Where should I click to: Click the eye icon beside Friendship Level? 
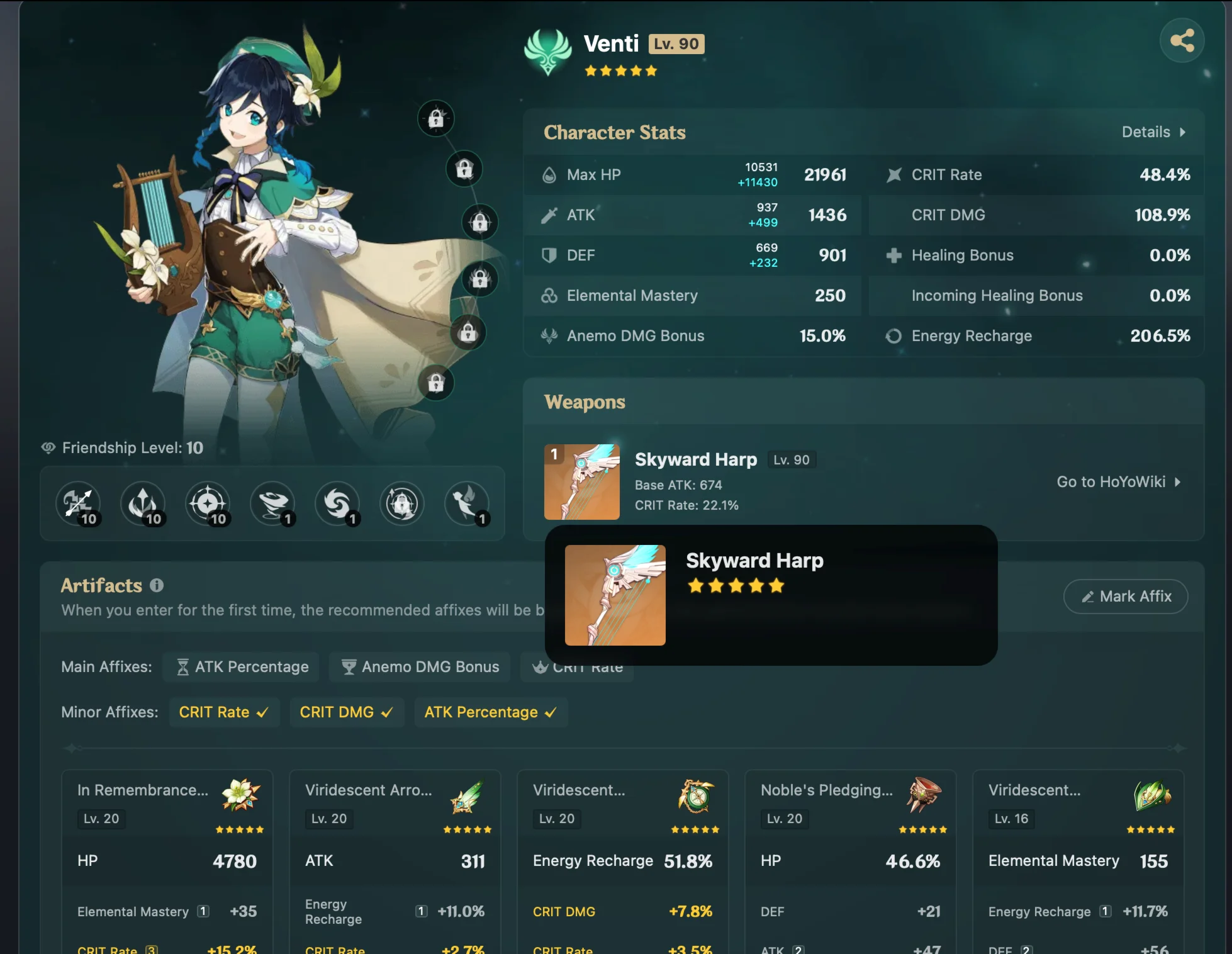(50, 447)
